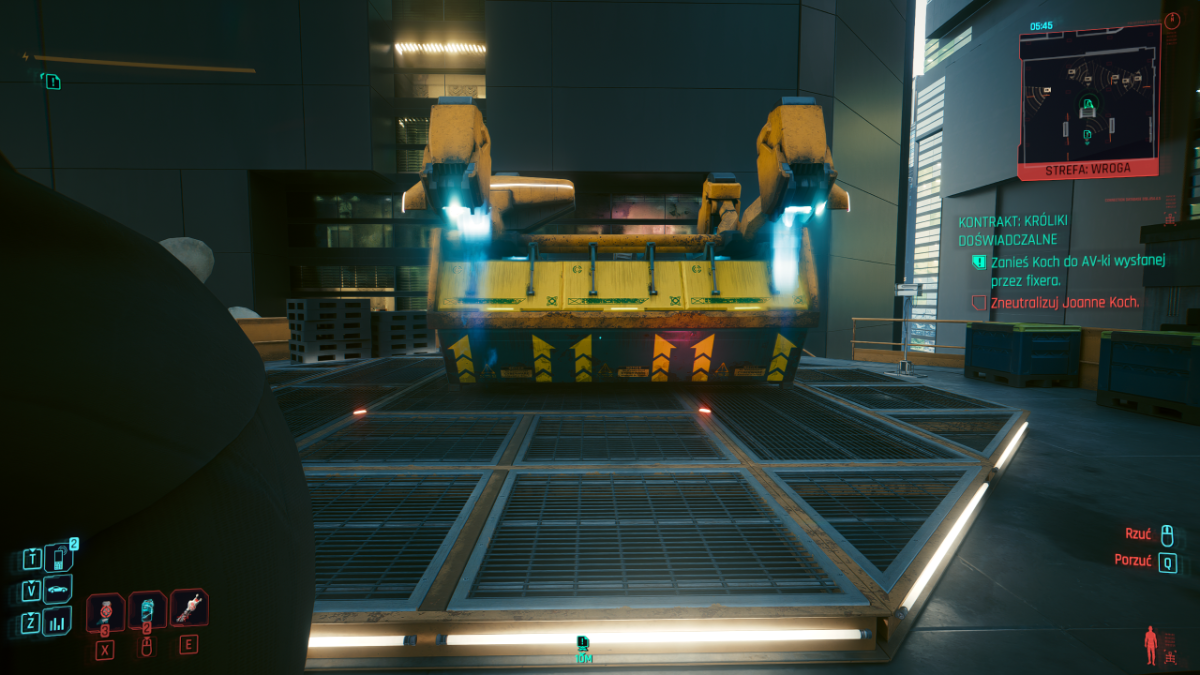Use the blue inhaler consumable slot
Viewport: 1200px width, 675px height.
point(147,610)
